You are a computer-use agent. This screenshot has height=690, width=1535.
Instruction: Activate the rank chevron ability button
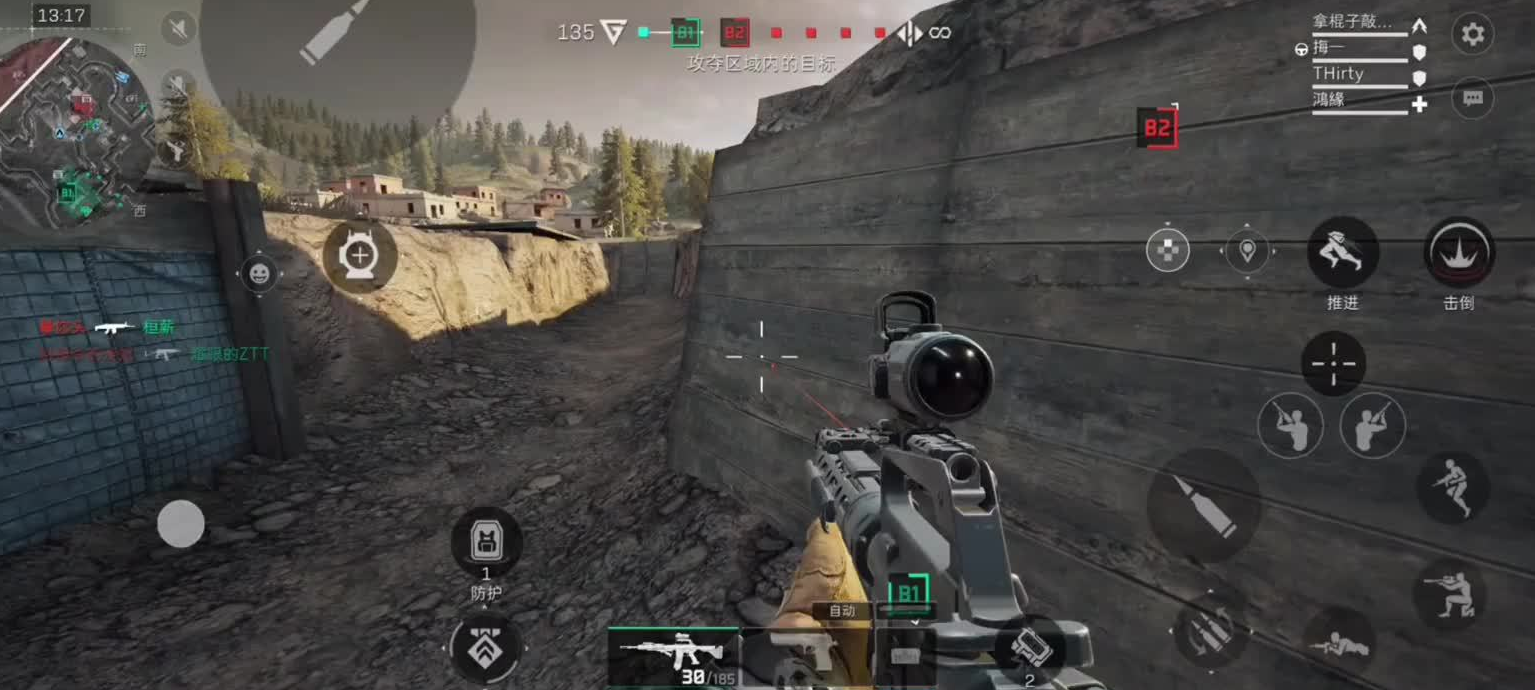(x=486, y=648)
